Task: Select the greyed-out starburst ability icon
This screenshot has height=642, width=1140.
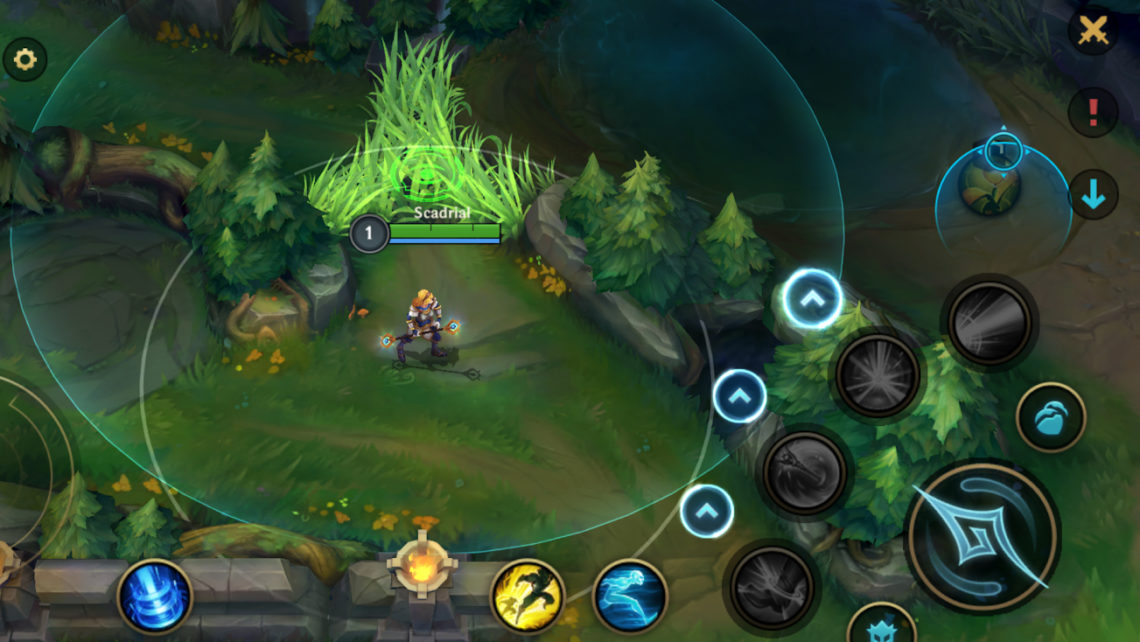Action: 878,375
